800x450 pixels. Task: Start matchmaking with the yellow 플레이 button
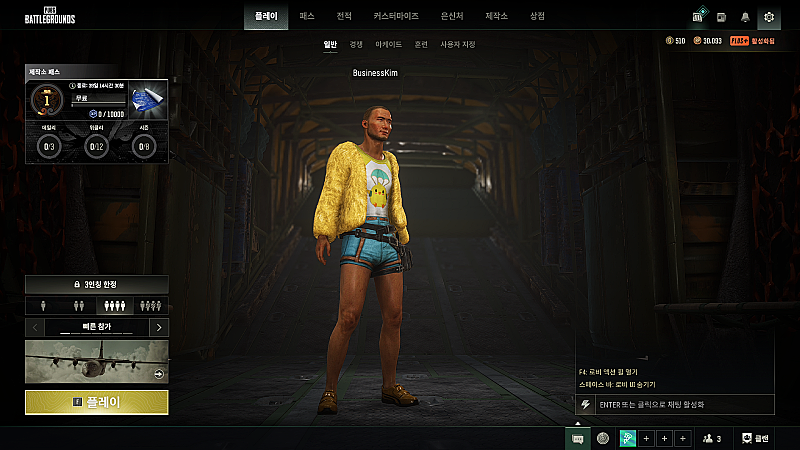tap(97, 402)
